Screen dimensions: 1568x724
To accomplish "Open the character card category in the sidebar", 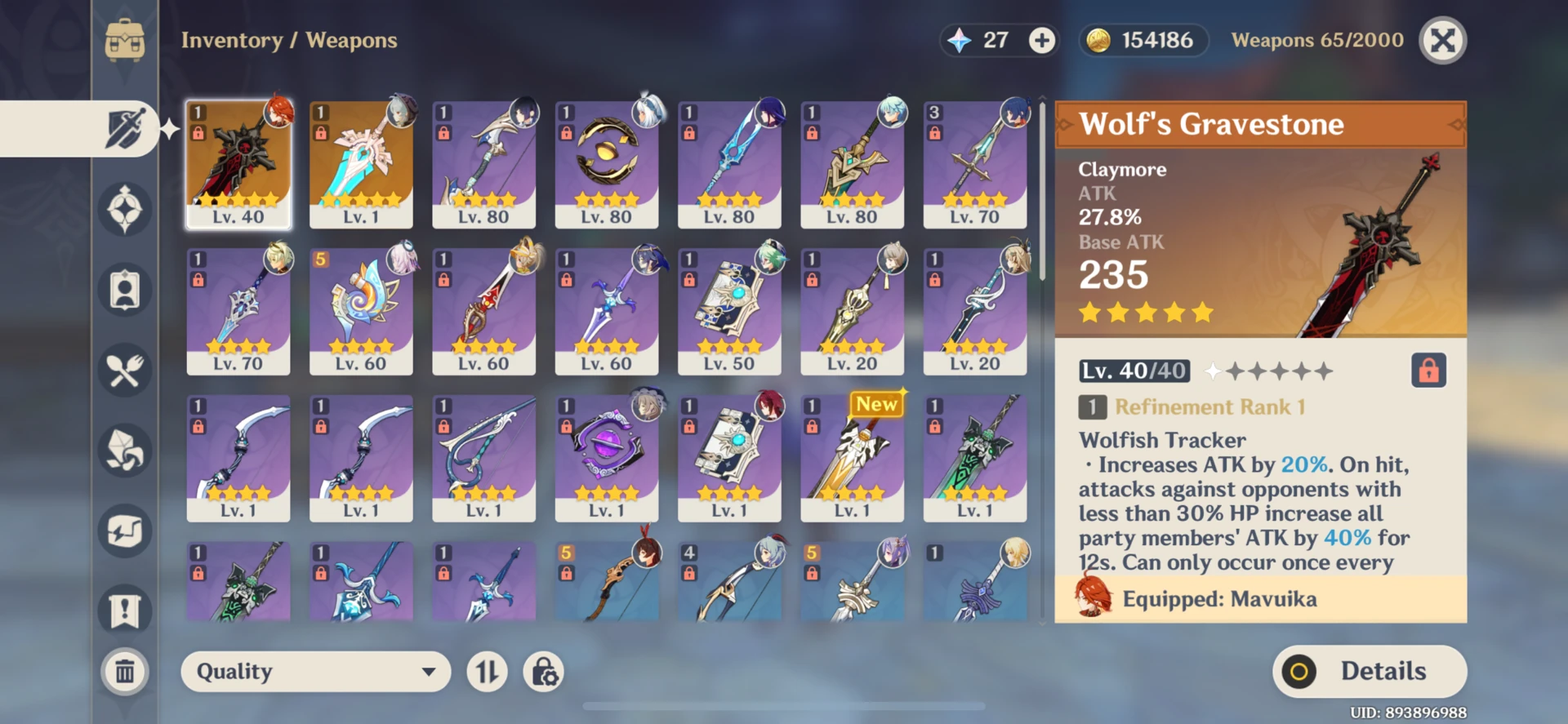I will point(124,289).
